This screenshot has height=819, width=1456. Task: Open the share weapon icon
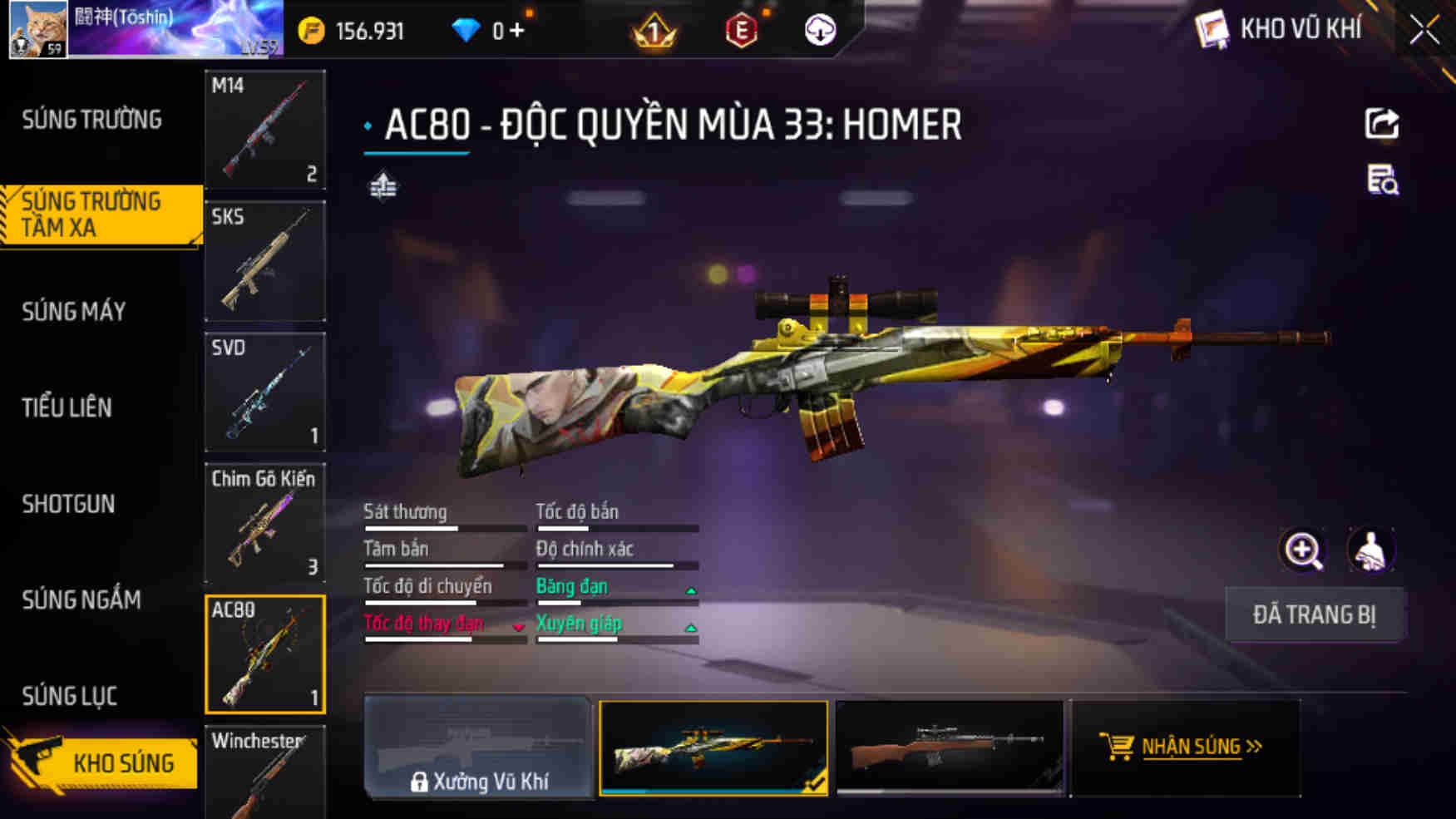tap(1382, 123)
